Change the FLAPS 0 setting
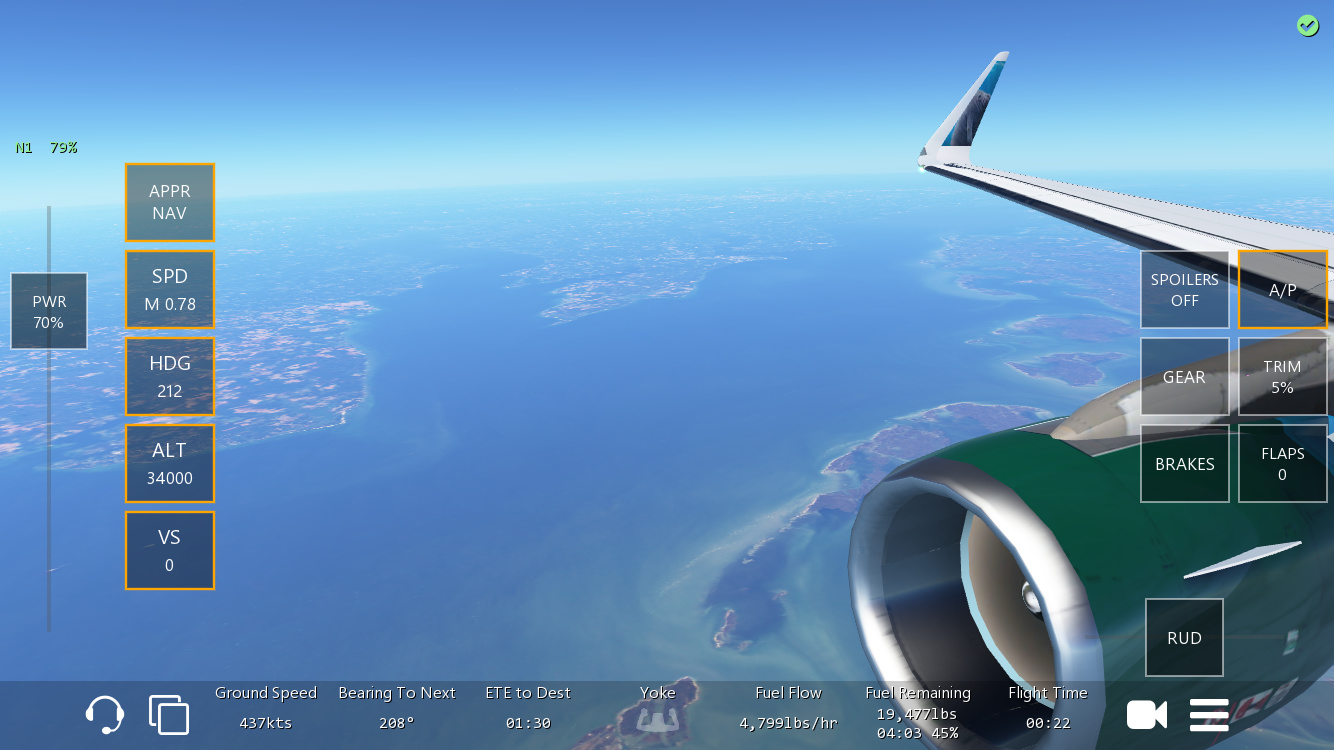This screenshot has height=750, width=1334. (x=1283, y=463)
